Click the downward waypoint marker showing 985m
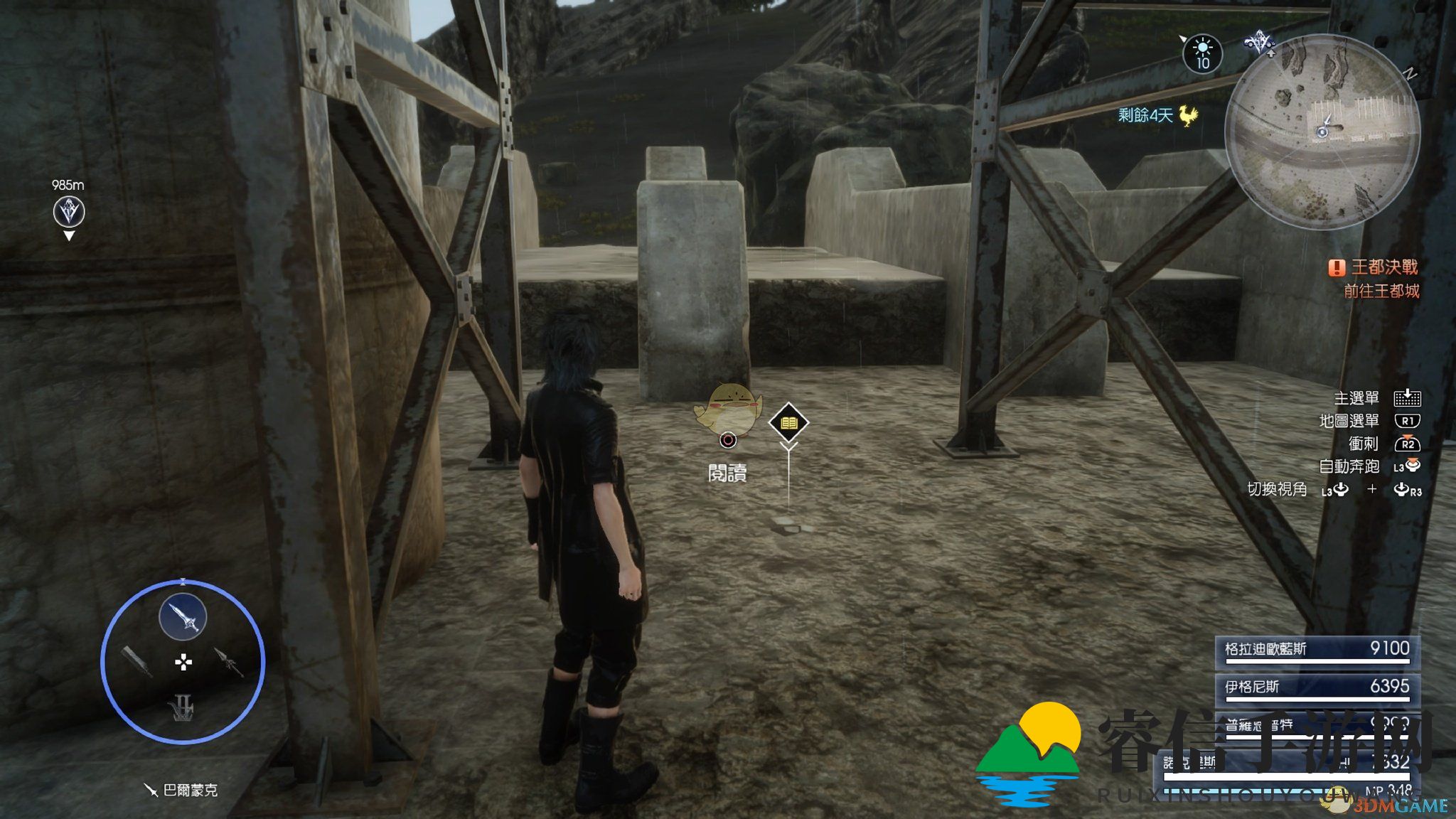Screen dimensions: 1456x819 click(68, 211)
